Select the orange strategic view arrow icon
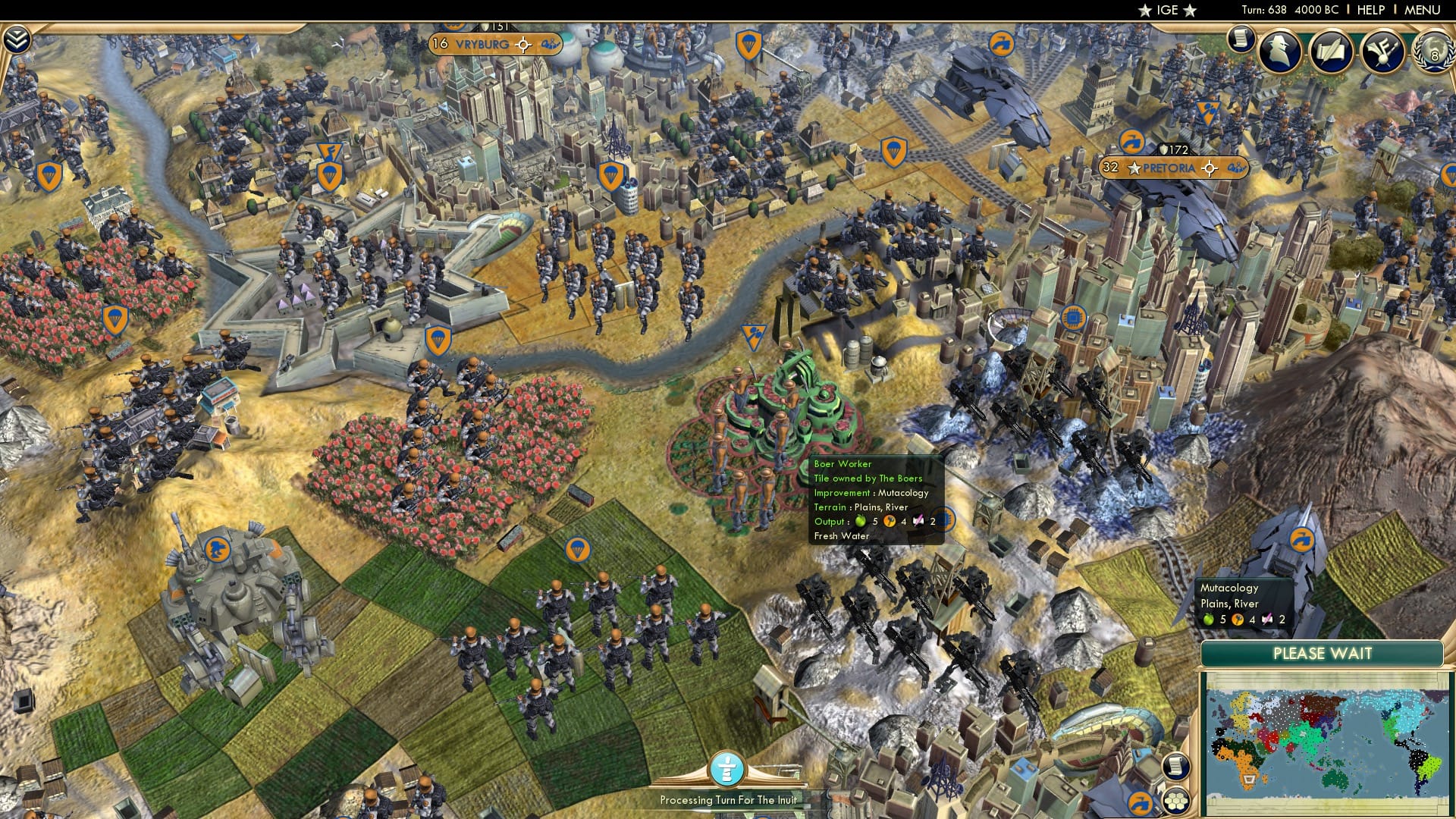This screenshot has width=1456, height=819. click(x=1142, y=804)
